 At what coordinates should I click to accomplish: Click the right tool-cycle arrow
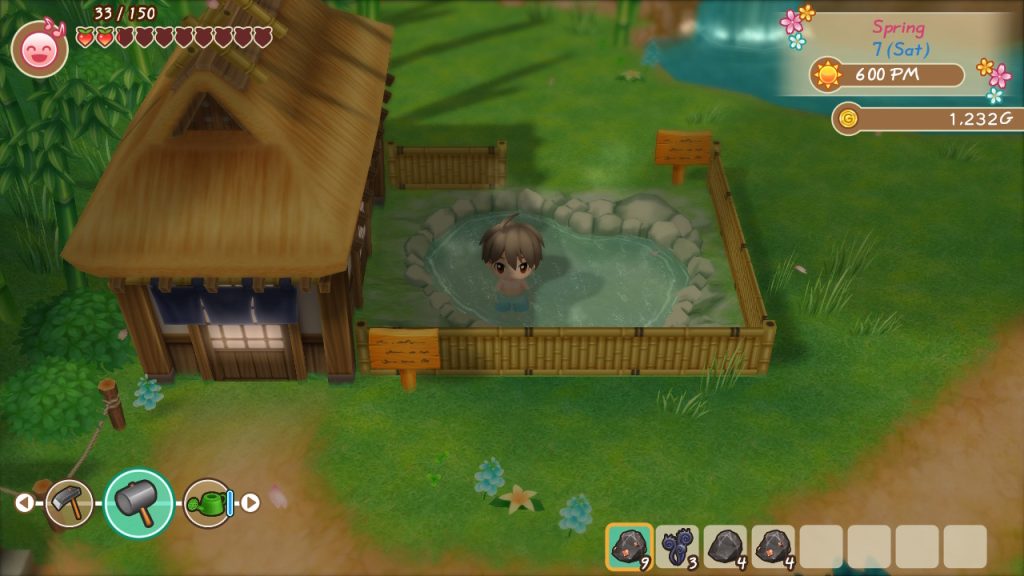251,503
